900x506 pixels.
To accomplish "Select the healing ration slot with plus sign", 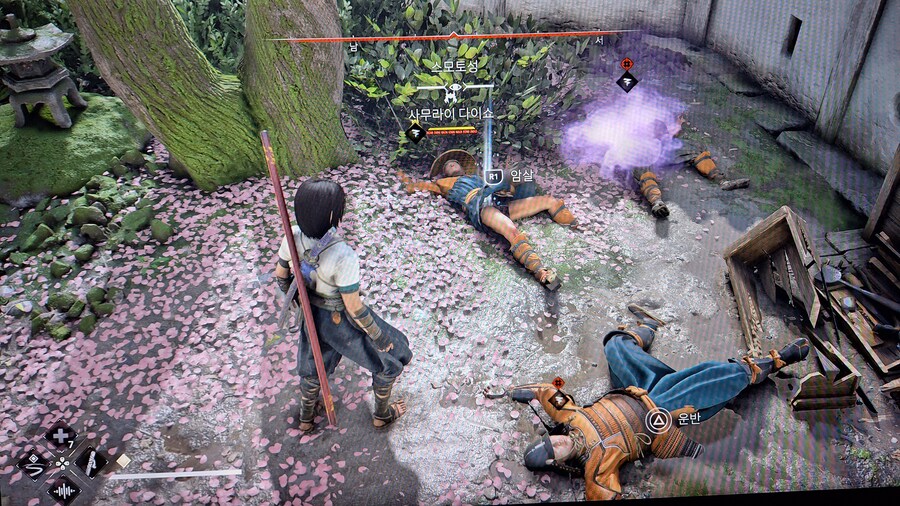I will pos(61,436).
